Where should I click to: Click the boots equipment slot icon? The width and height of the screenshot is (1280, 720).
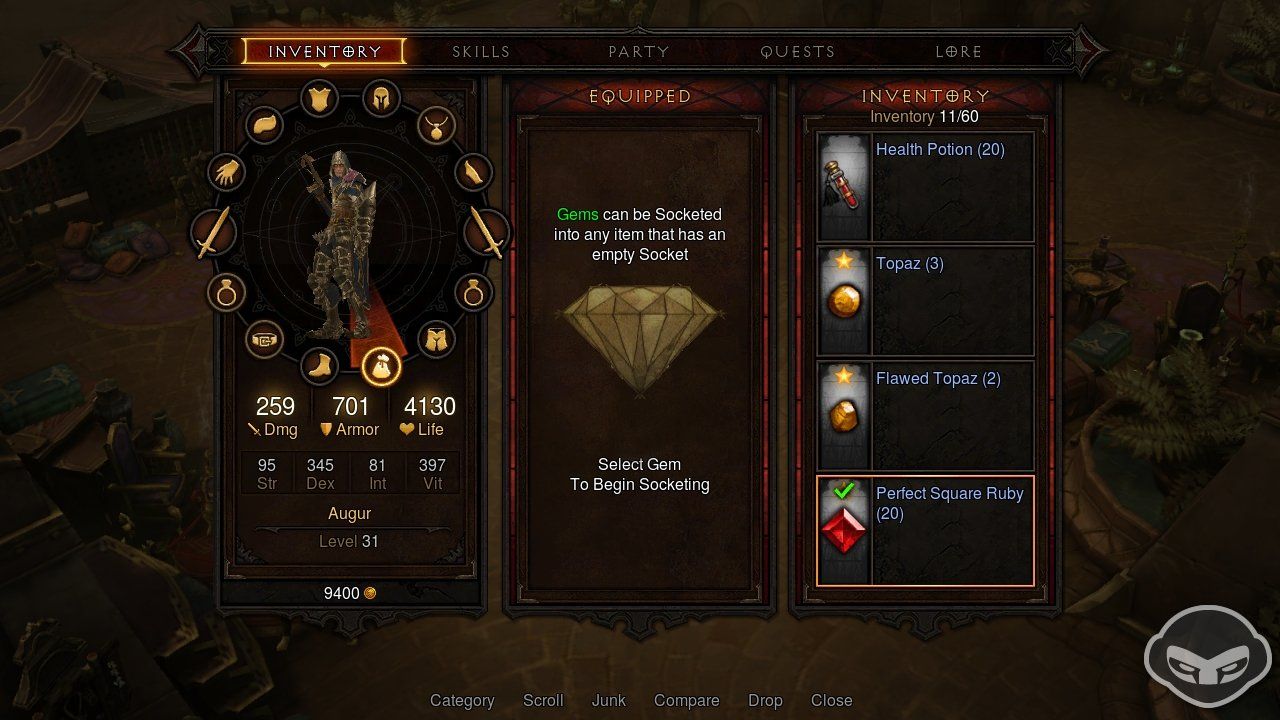pos(319,367)
